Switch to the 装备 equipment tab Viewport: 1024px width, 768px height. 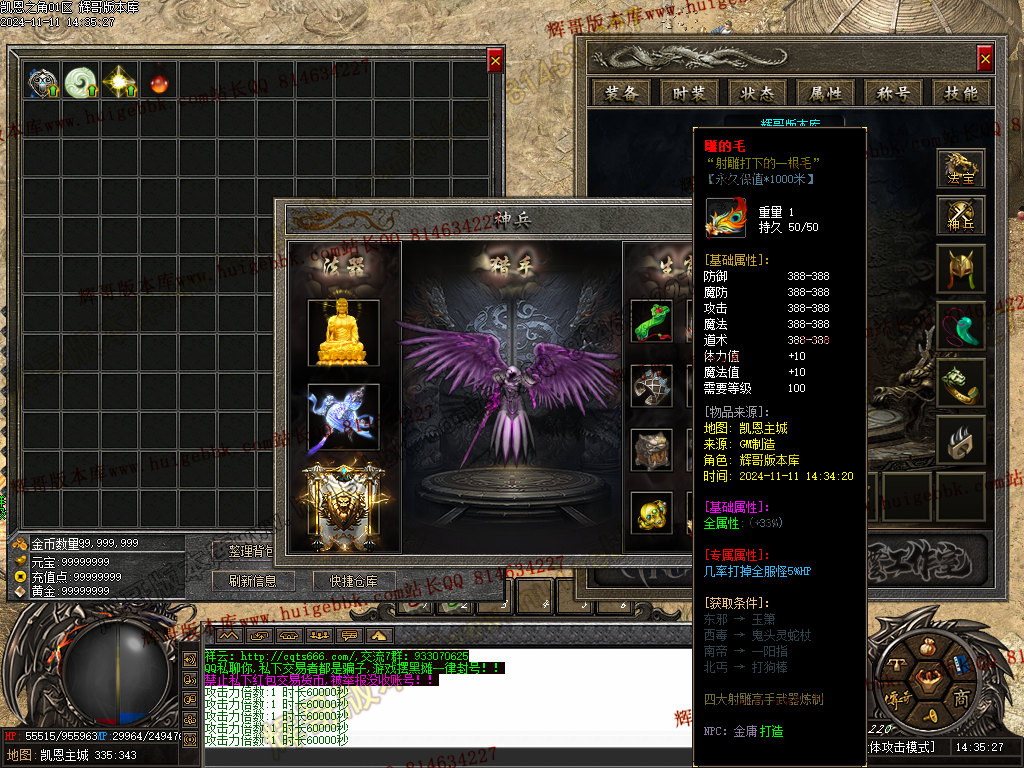620,93
